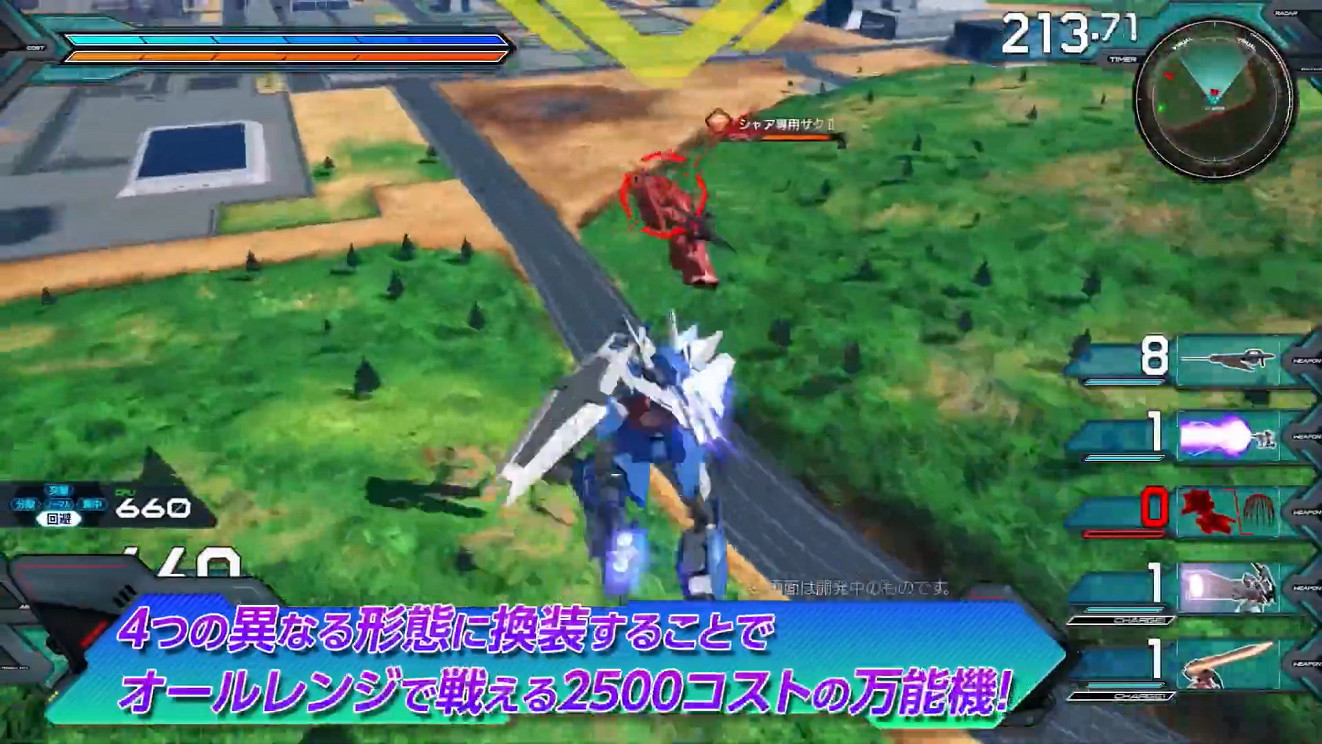Open the CPU mode selector showing ノーマル
The image size is (1322, 744).
pyautogui.click(x=59, y=503)
